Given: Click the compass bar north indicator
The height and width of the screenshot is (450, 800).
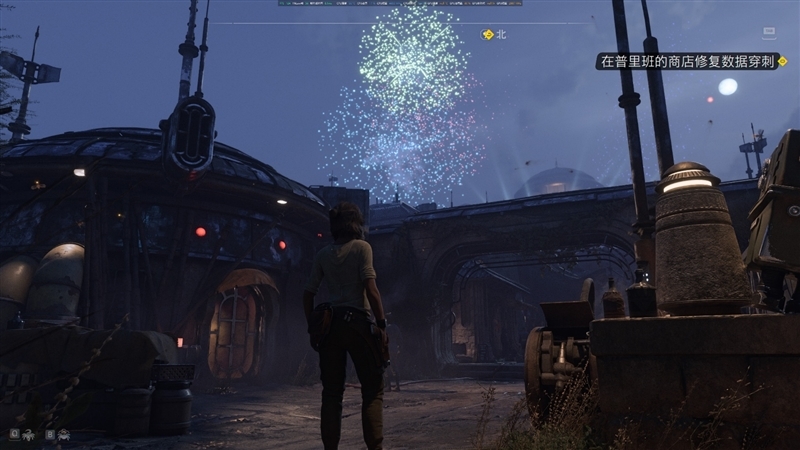Looking at the screenshot, I should (x=503, y=35).
